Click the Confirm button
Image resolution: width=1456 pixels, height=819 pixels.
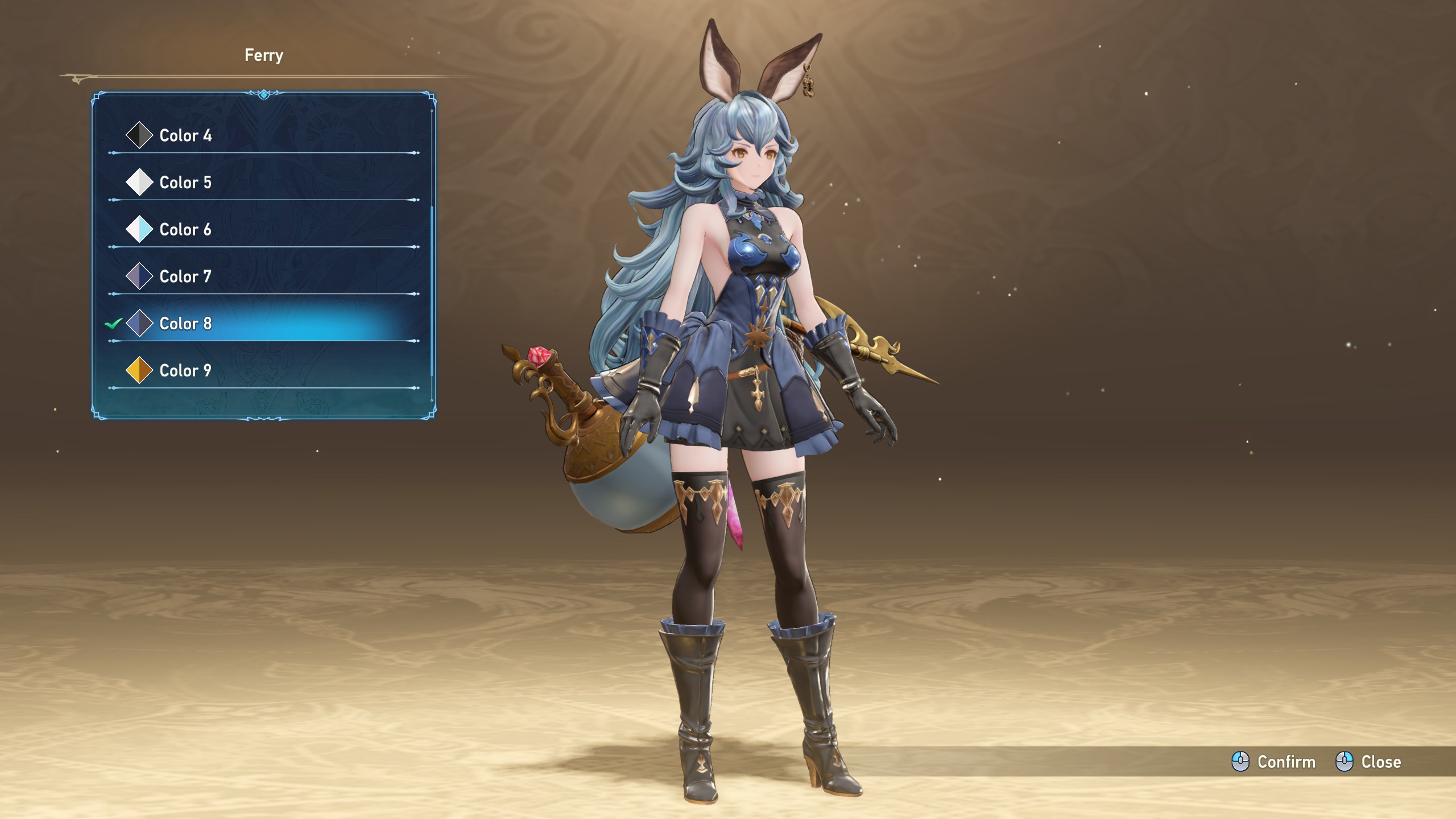point(1274,762)
